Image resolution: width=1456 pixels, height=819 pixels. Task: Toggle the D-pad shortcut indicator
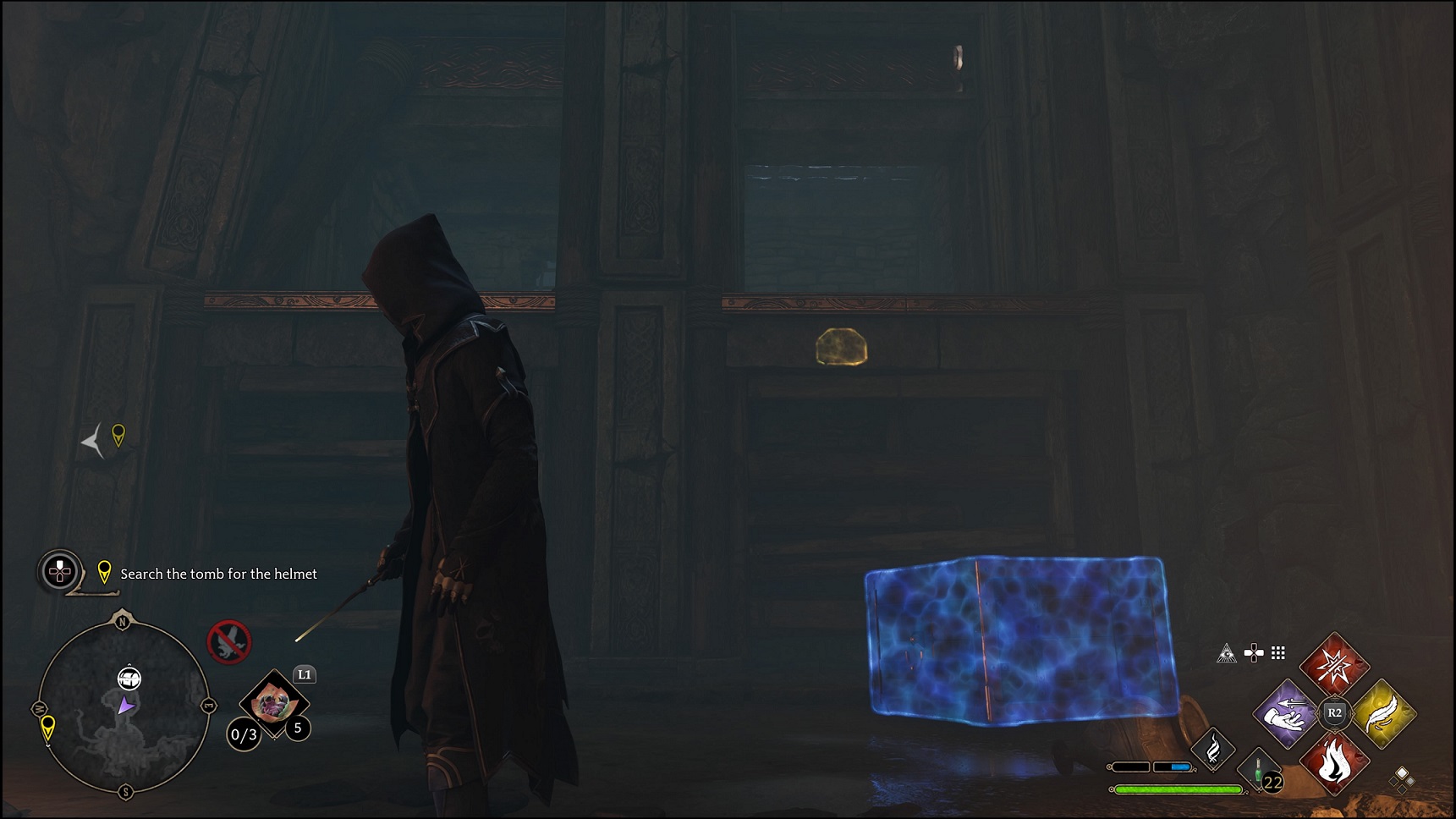[x=1253, y=651]
